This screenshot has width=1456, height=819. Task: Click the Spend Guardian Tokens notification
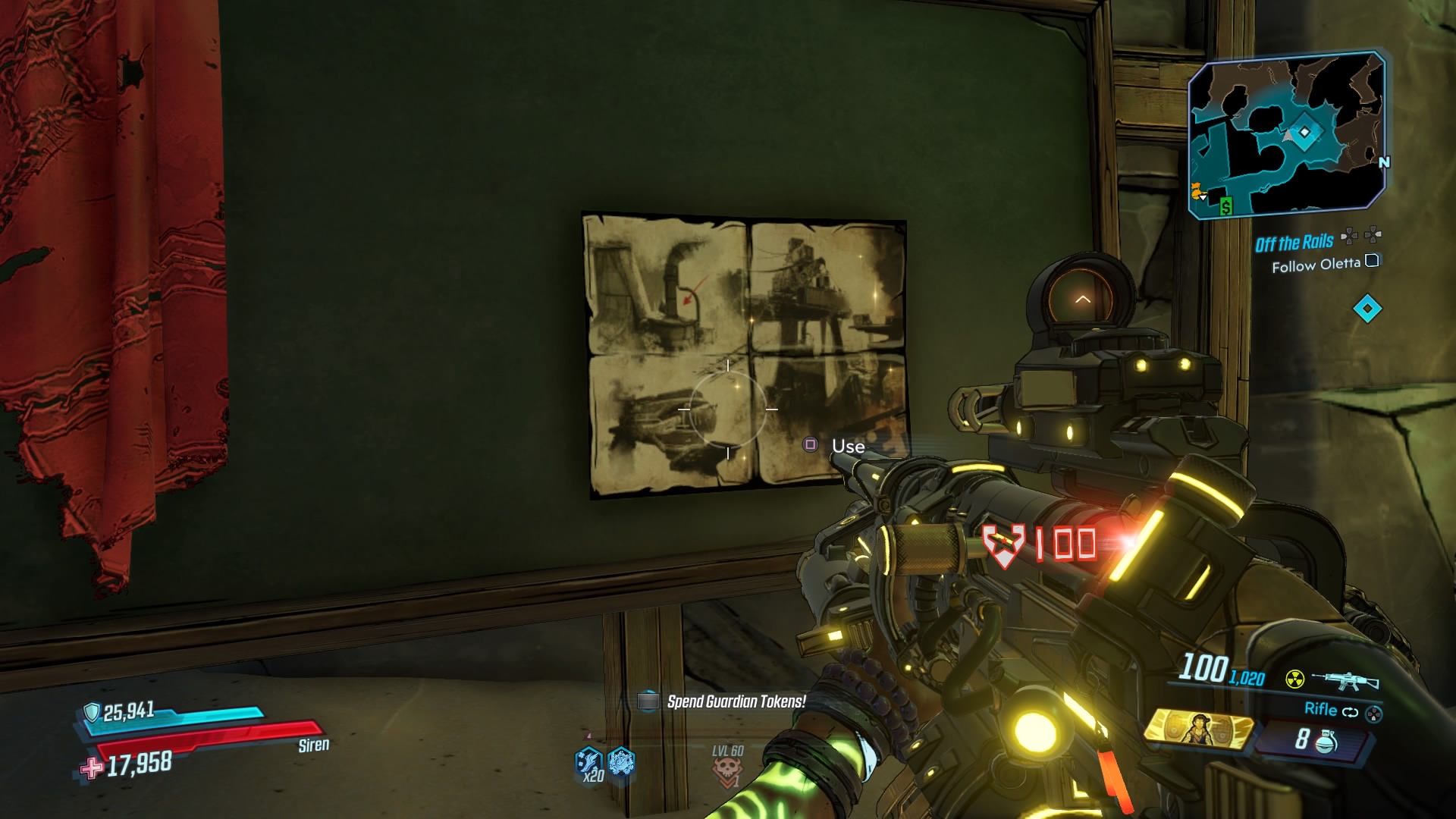tap(736, 702)
